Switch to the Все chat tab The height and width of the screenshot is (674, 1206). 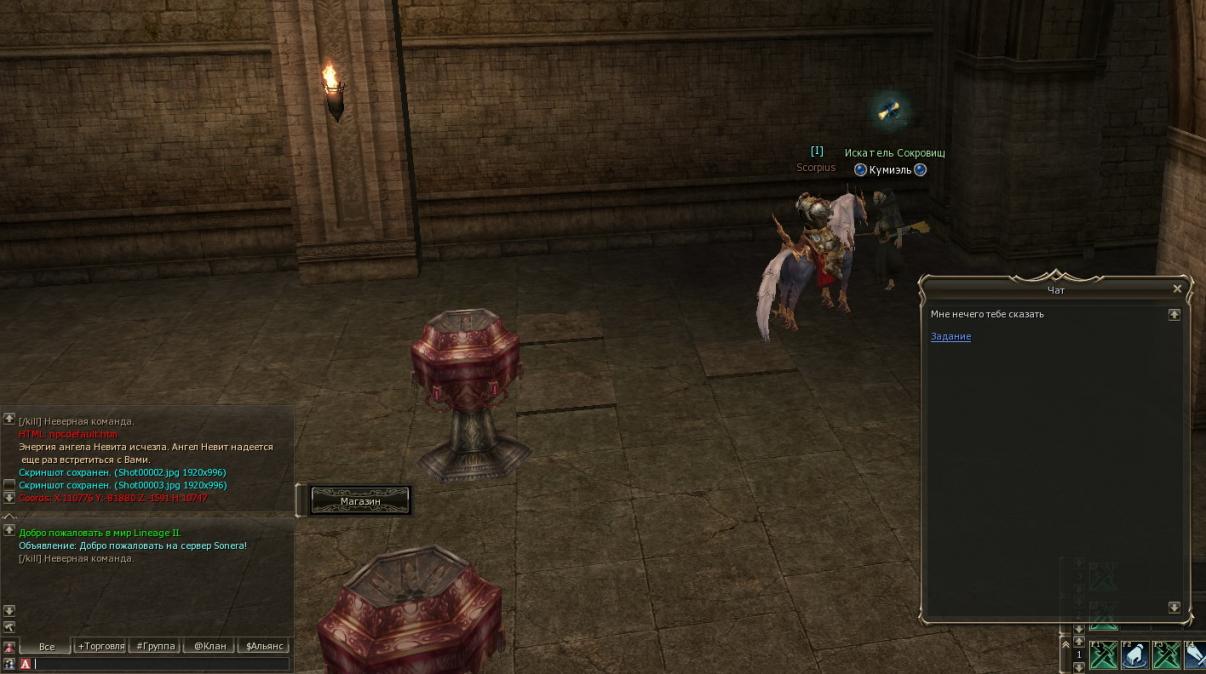pos(46,647)
